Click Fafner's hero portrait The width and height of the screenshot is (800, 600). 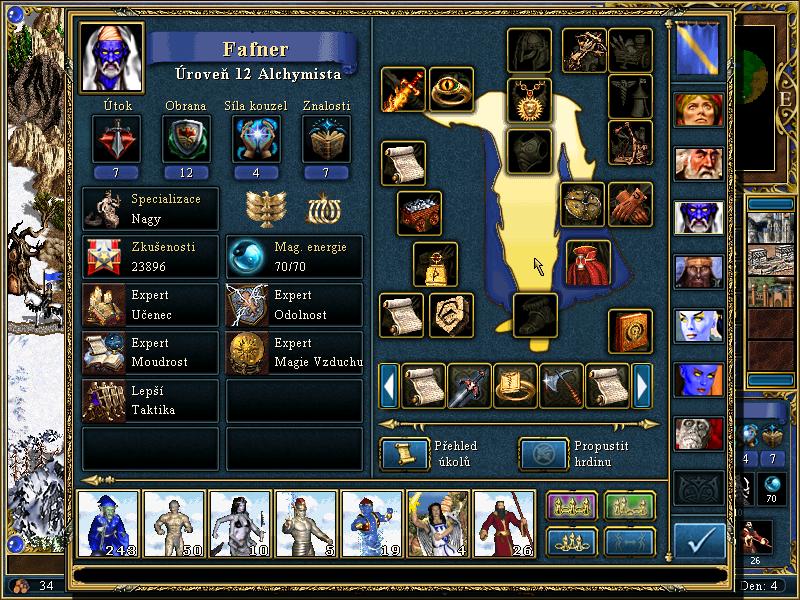tap(110, 58)
